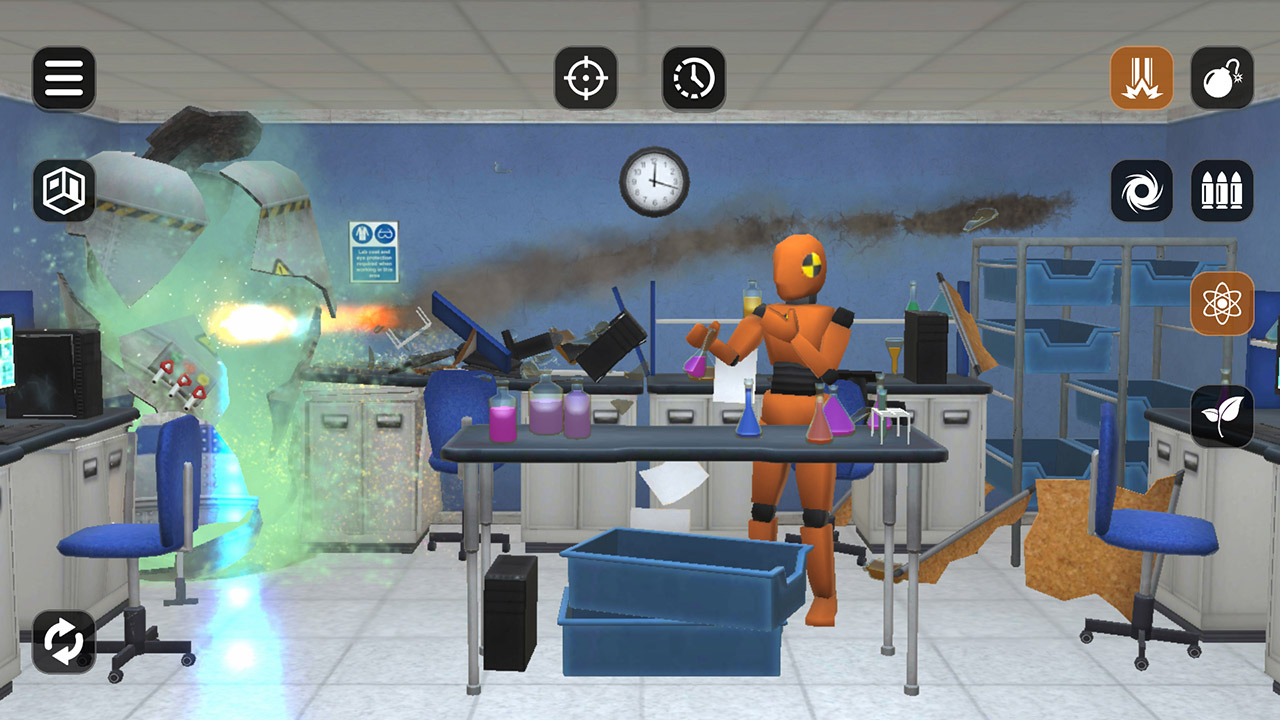Choose the Bullets ammo weapon
This screenshot has height=720, width=1280.
click(1224, 188)
